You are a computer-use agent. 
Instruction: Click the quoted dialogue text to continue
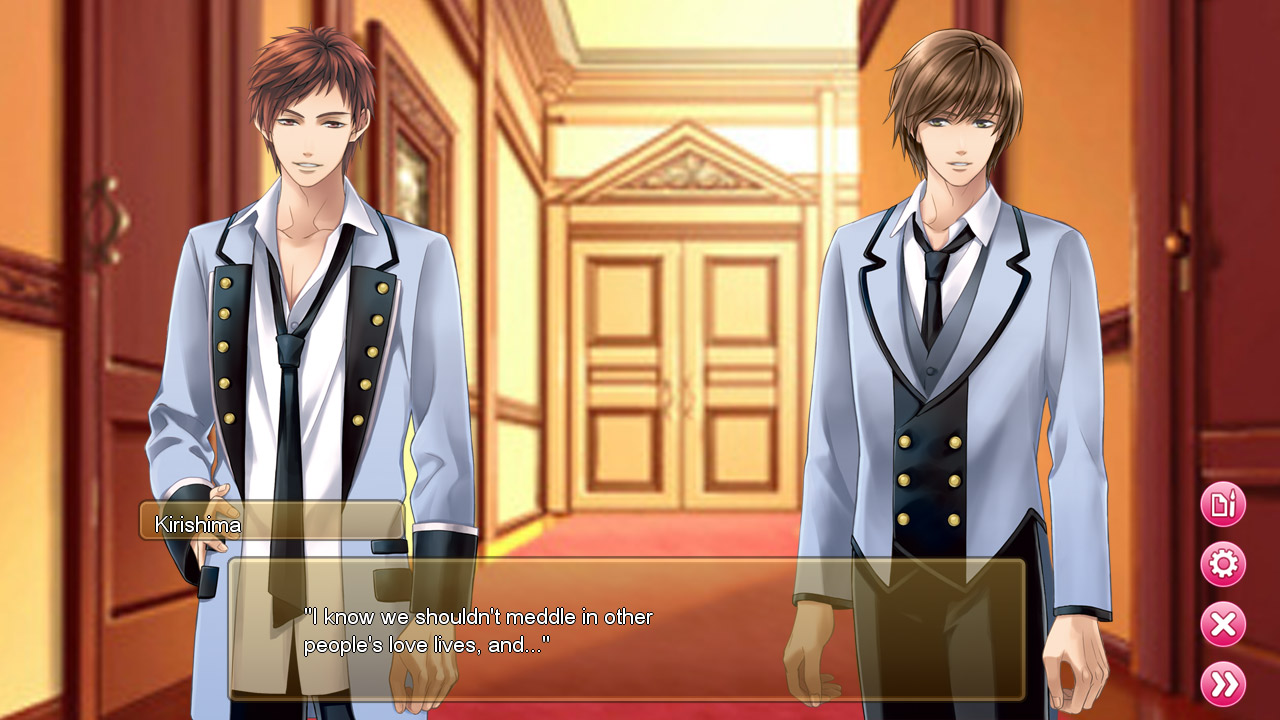click(478, 629)
